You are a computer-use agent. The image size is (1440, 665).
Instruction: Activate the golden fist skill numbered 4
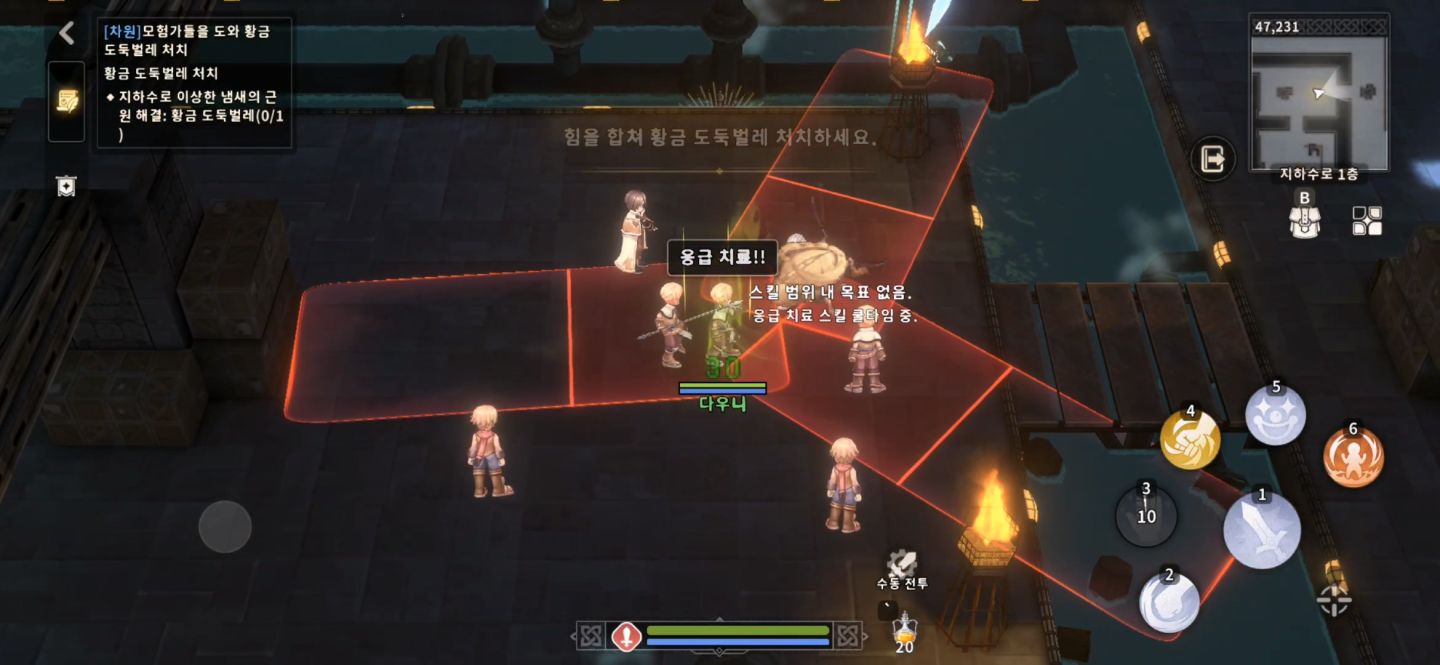coord(1190,439)
